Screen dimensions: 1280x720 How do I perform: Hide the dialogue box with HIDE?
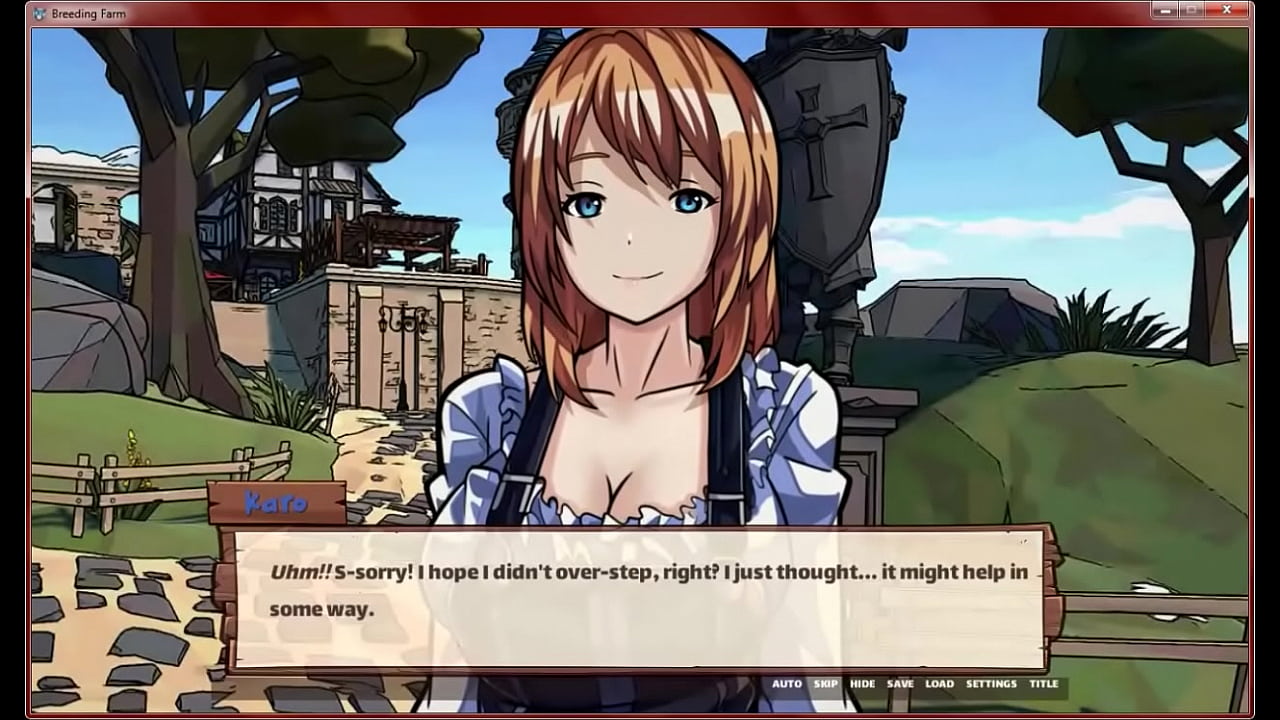click(x=862, y=684)
